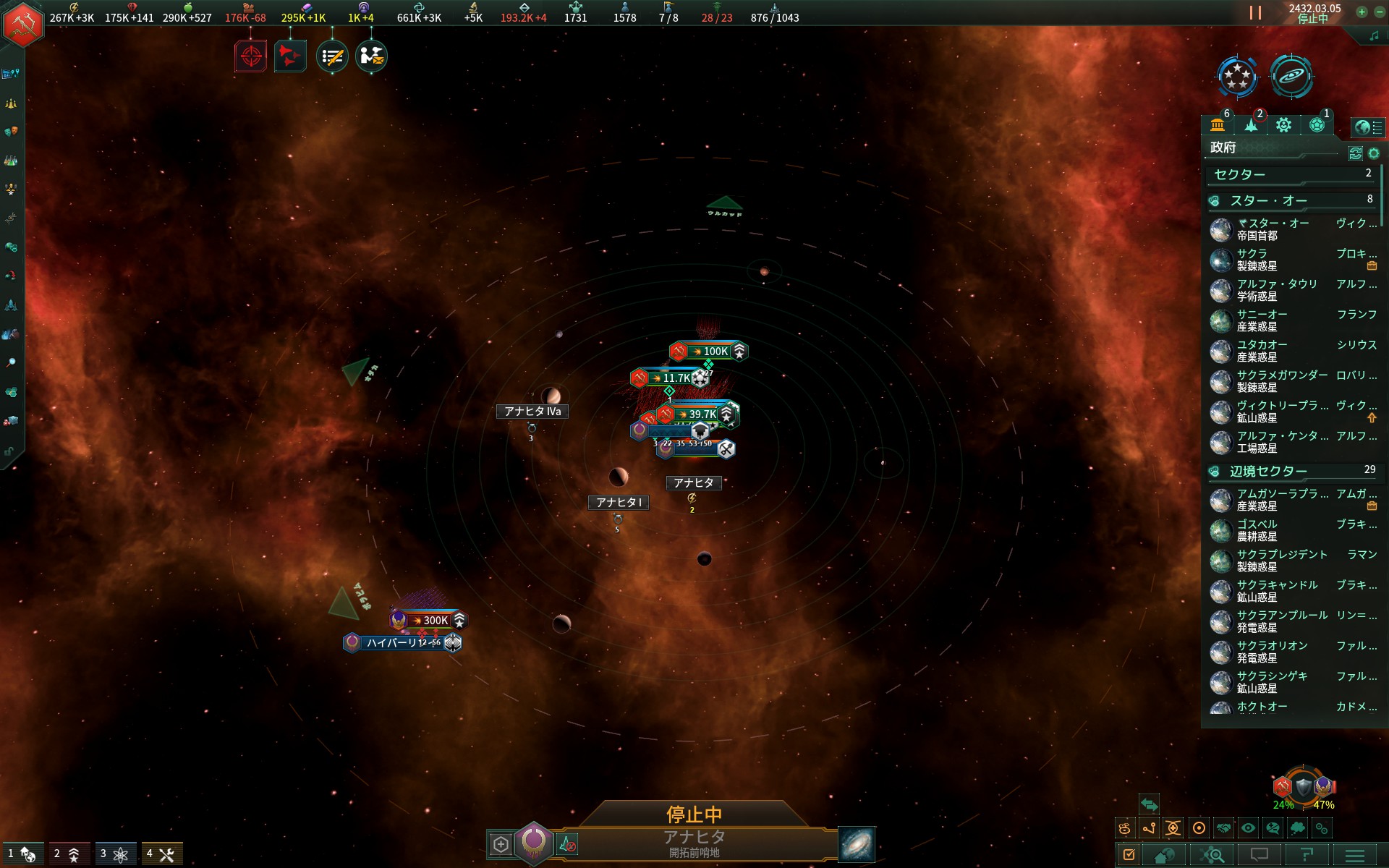Switch to the government outliner tab
1389x868 pixels.
coord(1218,125)
